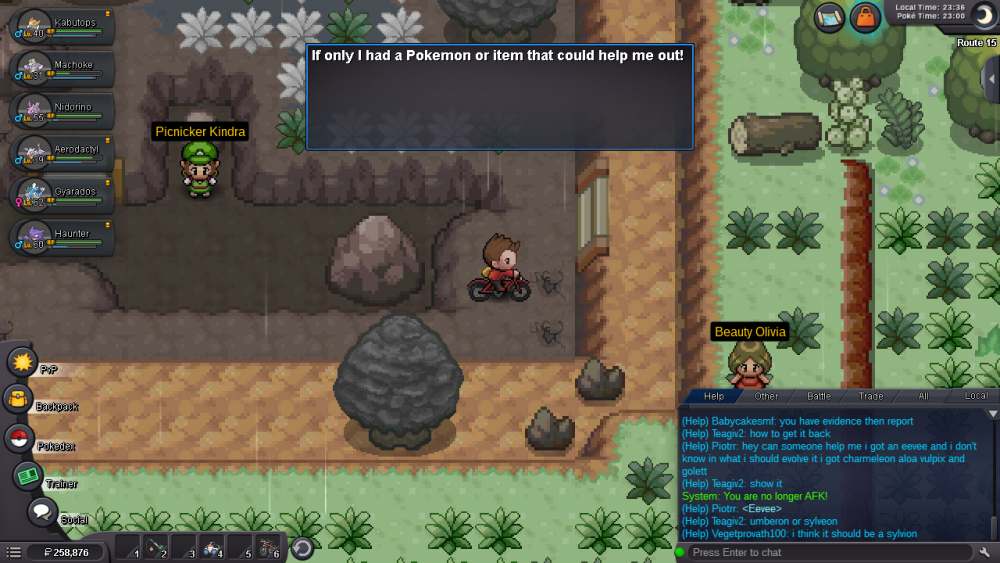Use the fishing rod in hotbar slot 2
The width and height of the screenshot is (1000, 563).
click(x=153, y=548)
